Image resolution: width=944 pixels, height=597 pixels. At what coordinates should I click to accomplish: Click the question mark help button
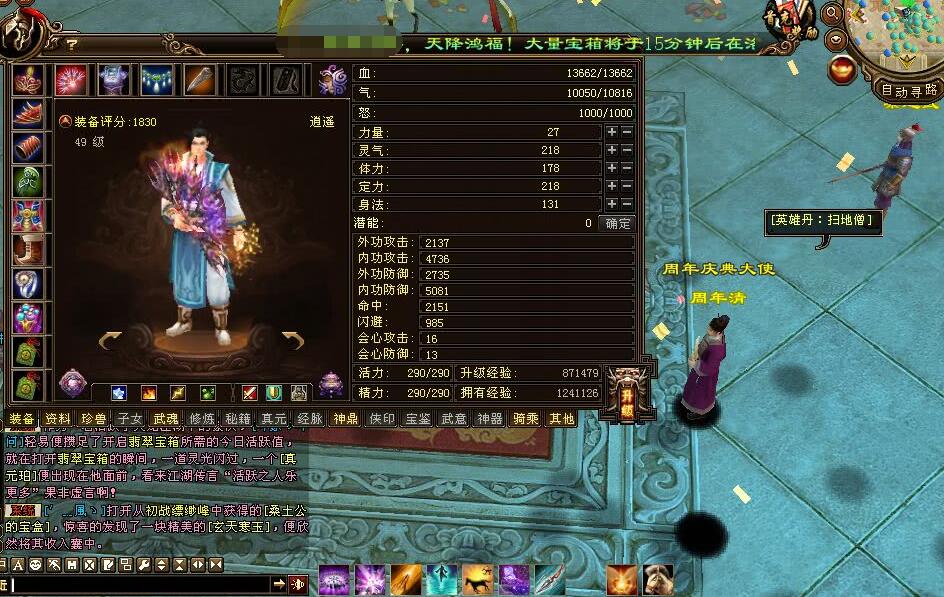click(x=72, y=44)
